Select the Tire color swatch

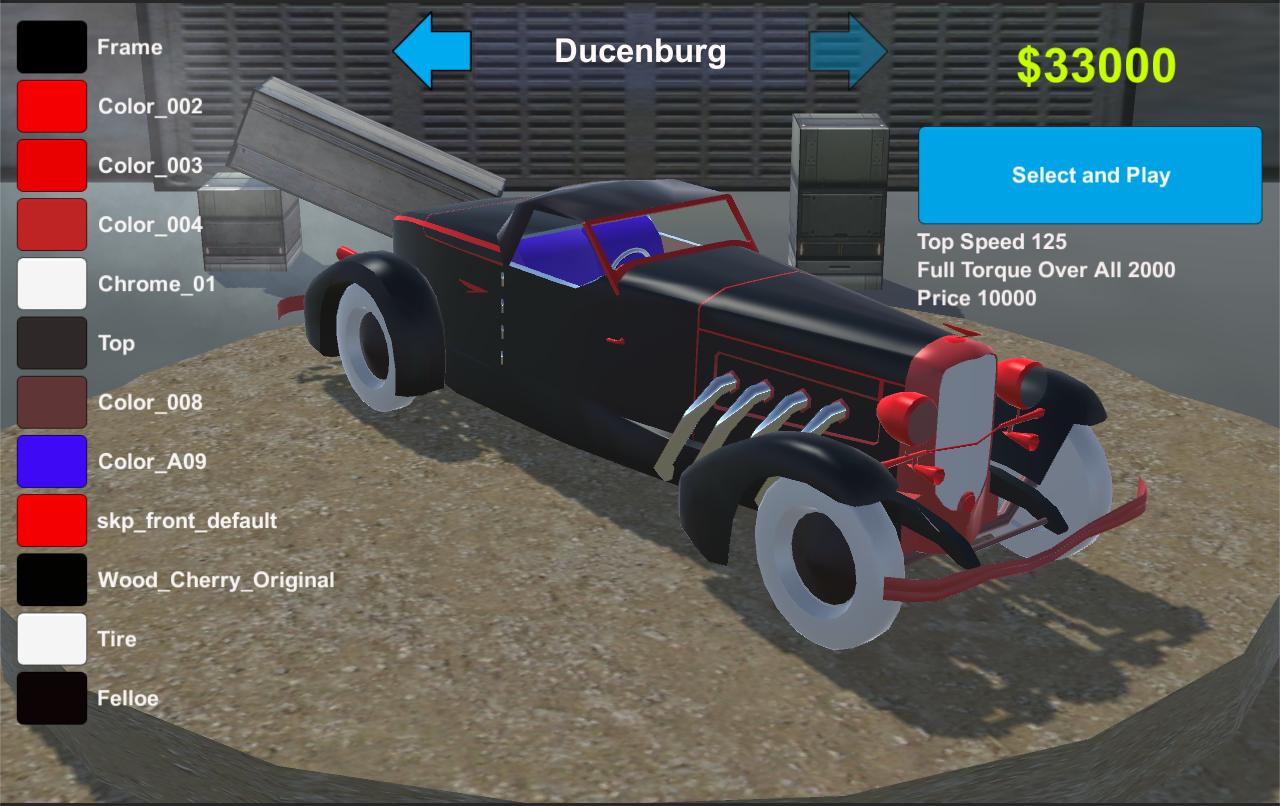coord(51,638)
